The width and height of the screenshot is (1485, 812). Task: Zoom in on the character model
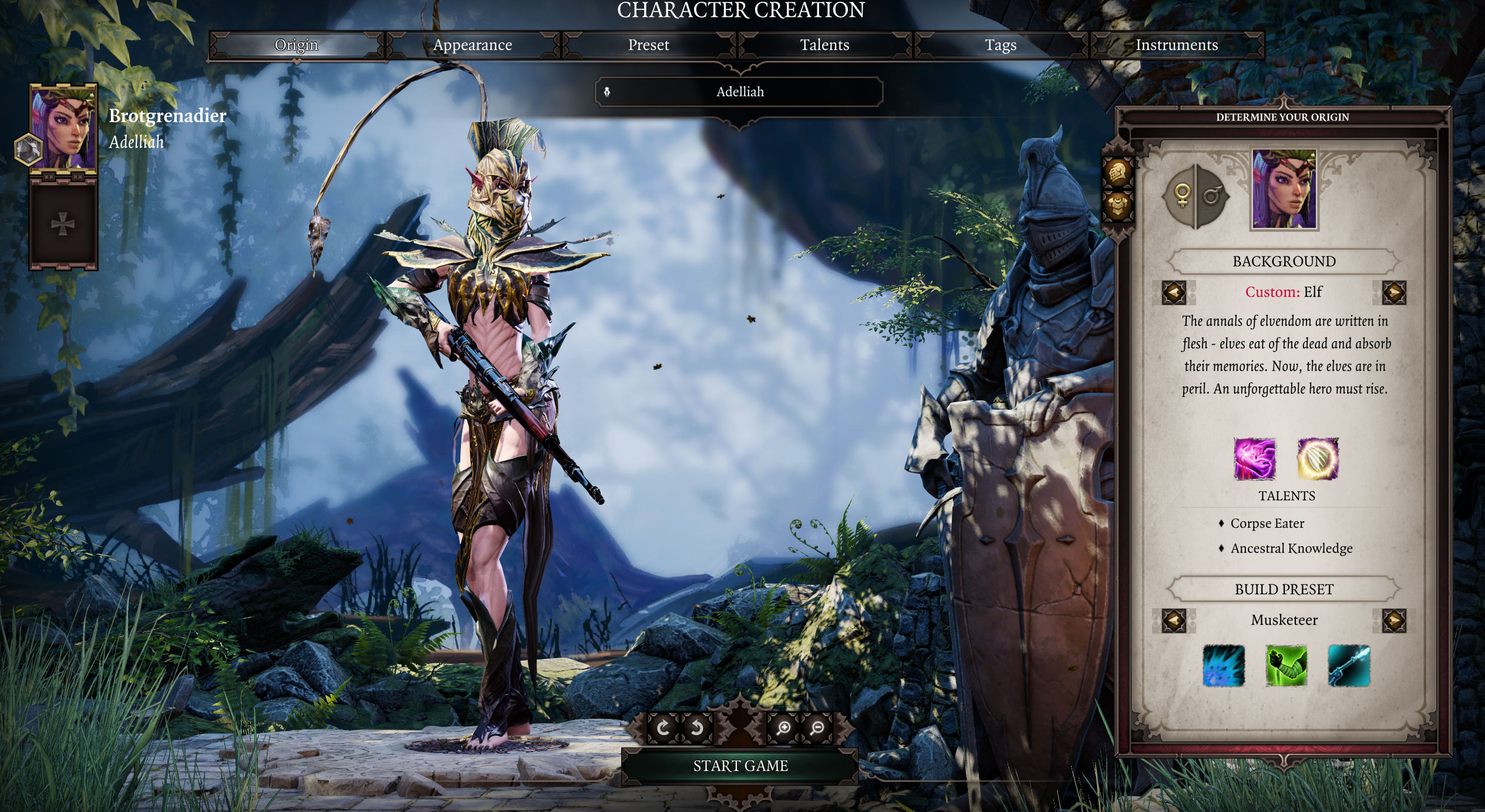(783, 729)
